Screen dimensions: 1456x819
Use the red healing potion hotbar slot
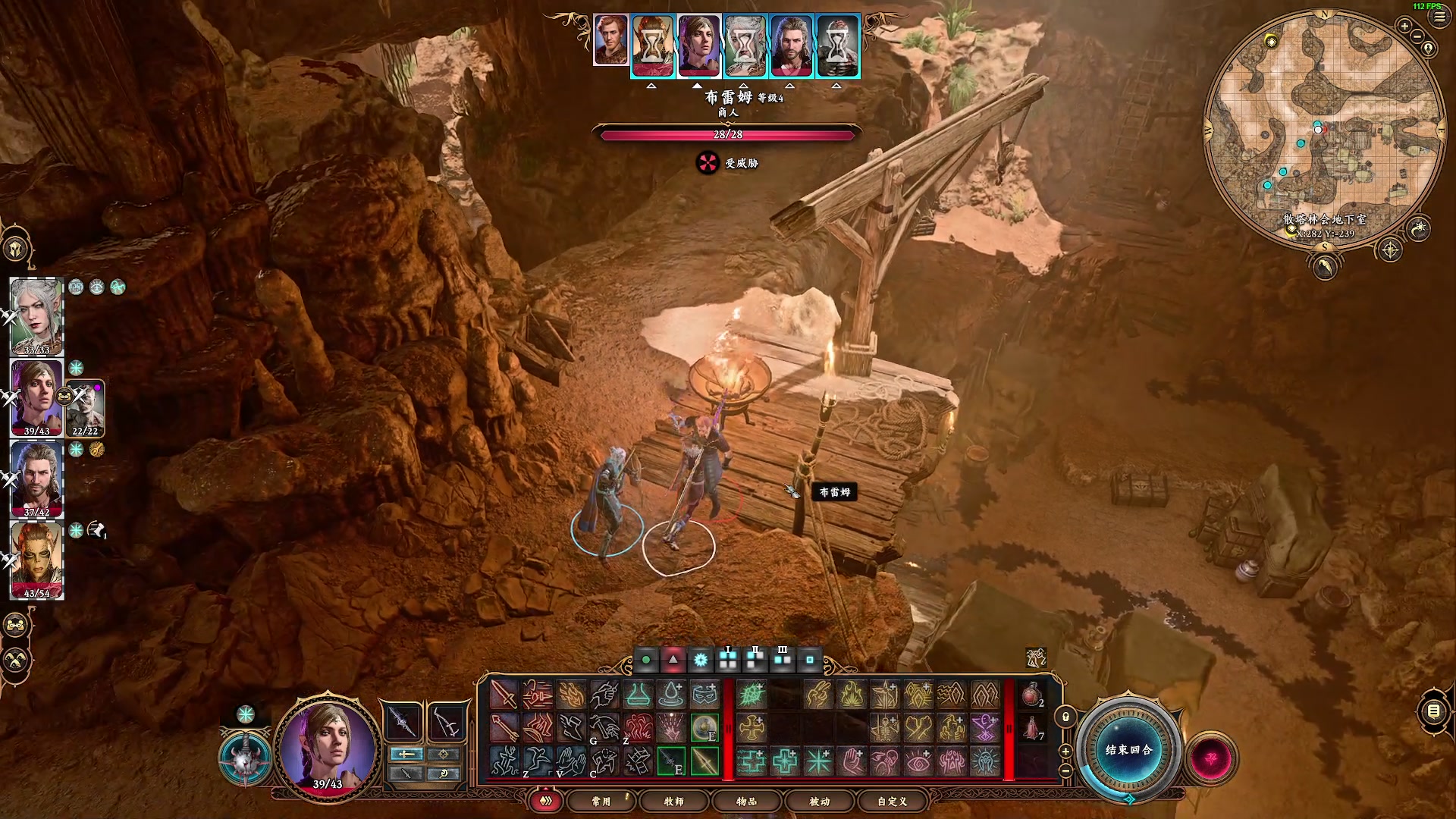1032,695
